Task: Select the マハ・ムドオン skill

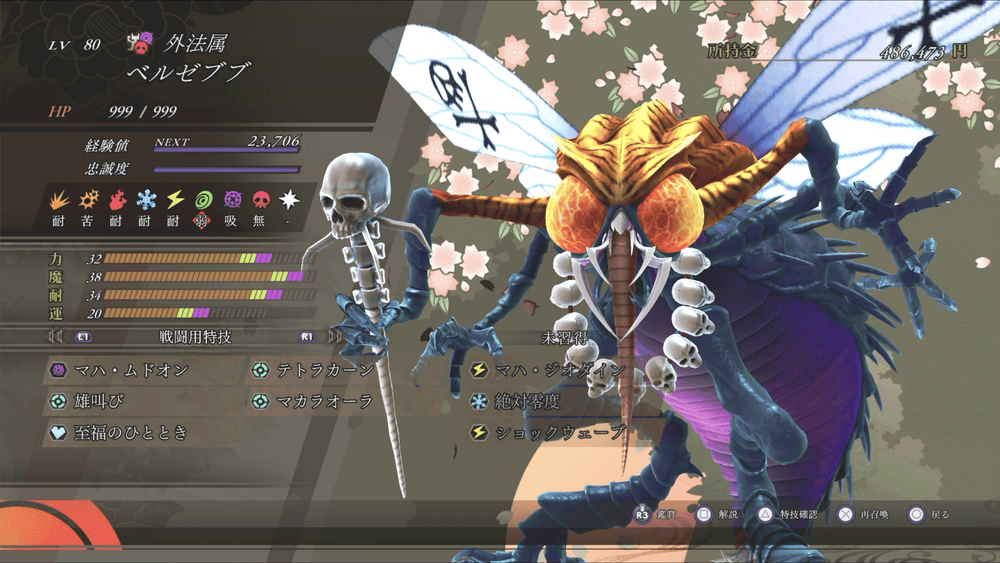Action: tap(130, 370)
